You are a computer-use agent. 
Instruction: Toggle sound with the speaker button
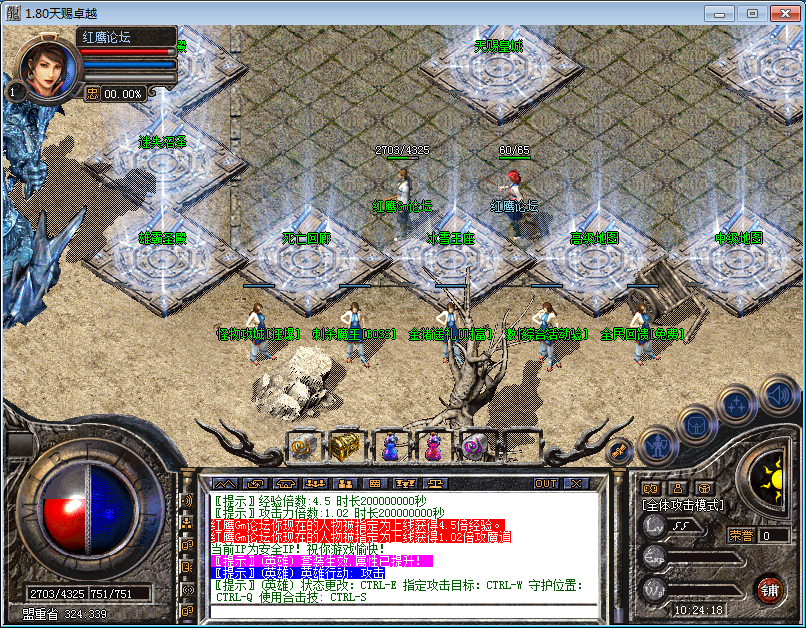click(776, 396)
